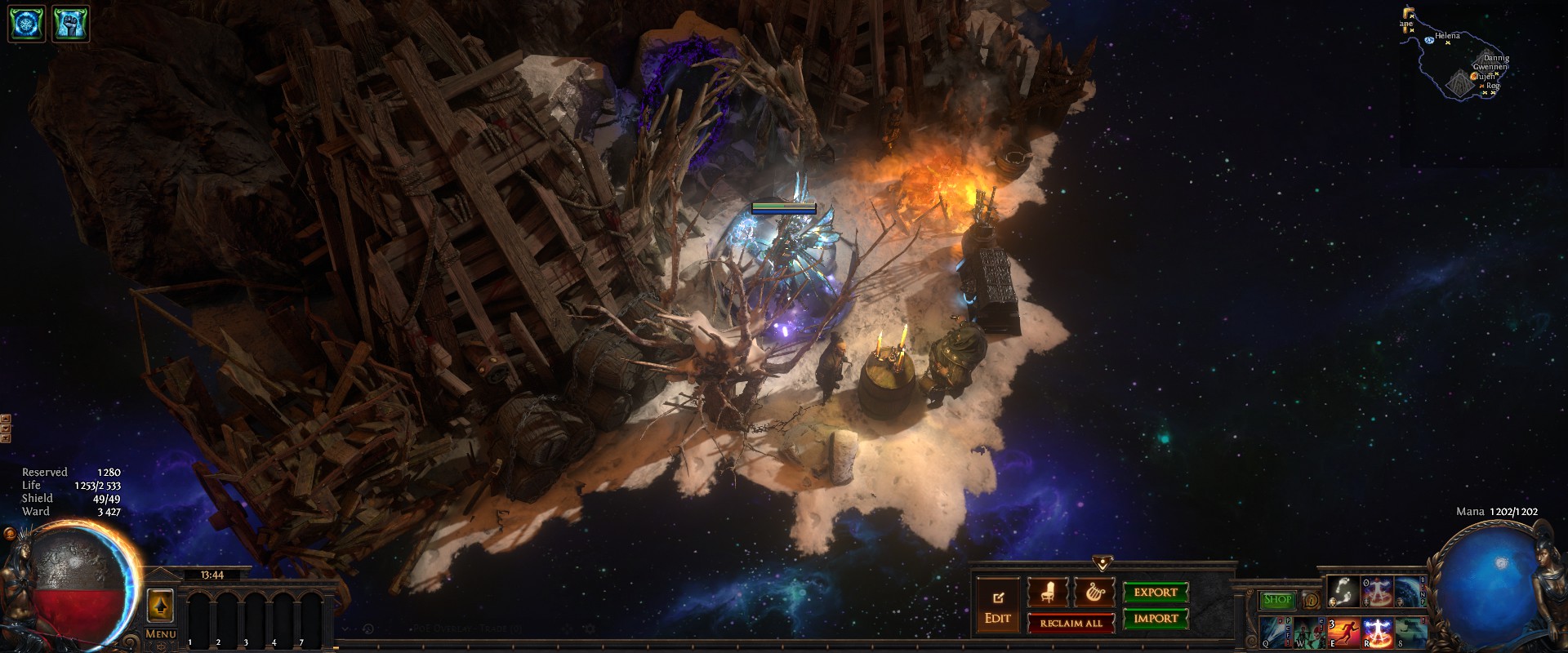Activate the running figure skill on E
Image resolution: width=1568 pixels, height=653 pixels.
(1343, 633)
